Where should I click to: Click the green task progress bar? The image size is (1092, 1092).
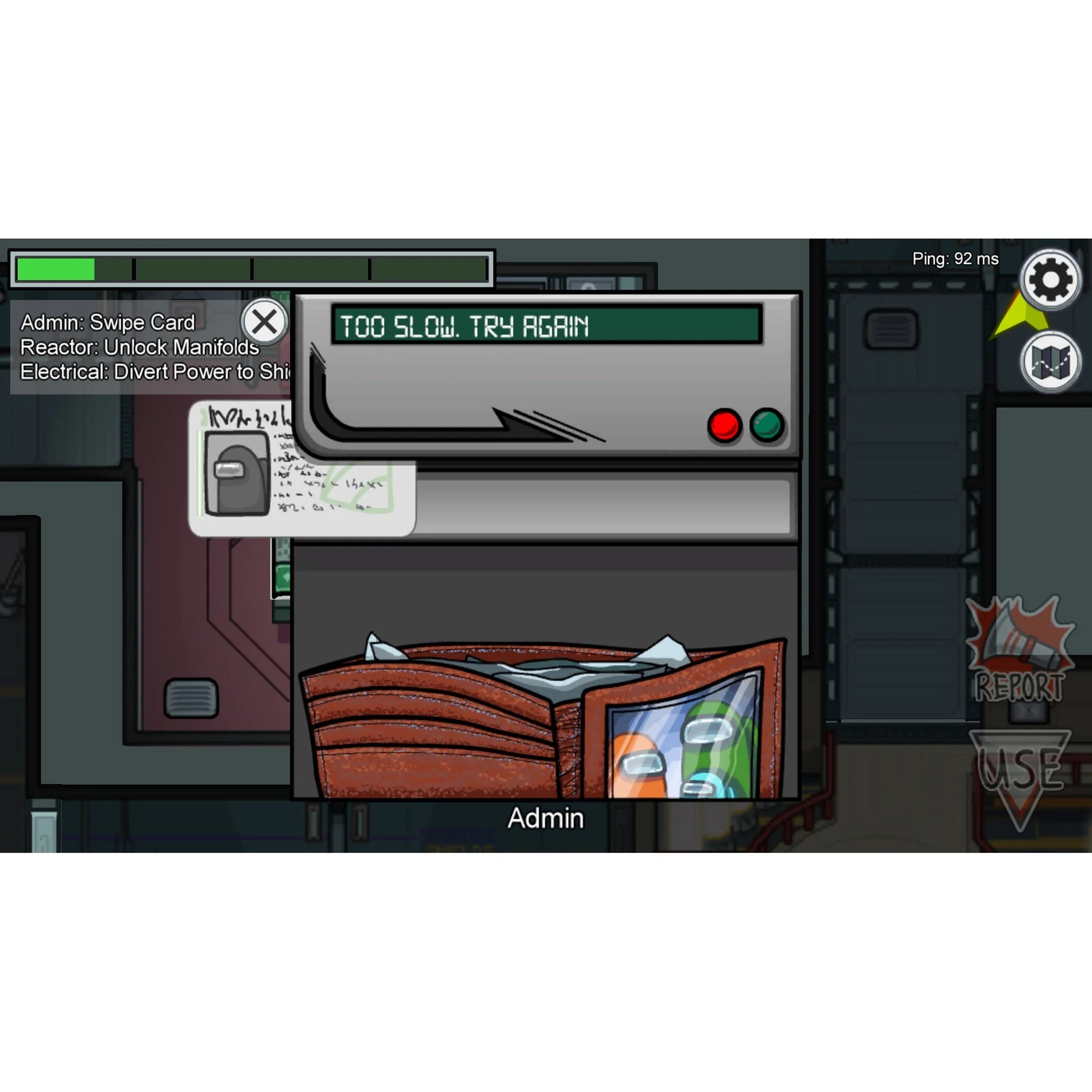click(57, 269)
